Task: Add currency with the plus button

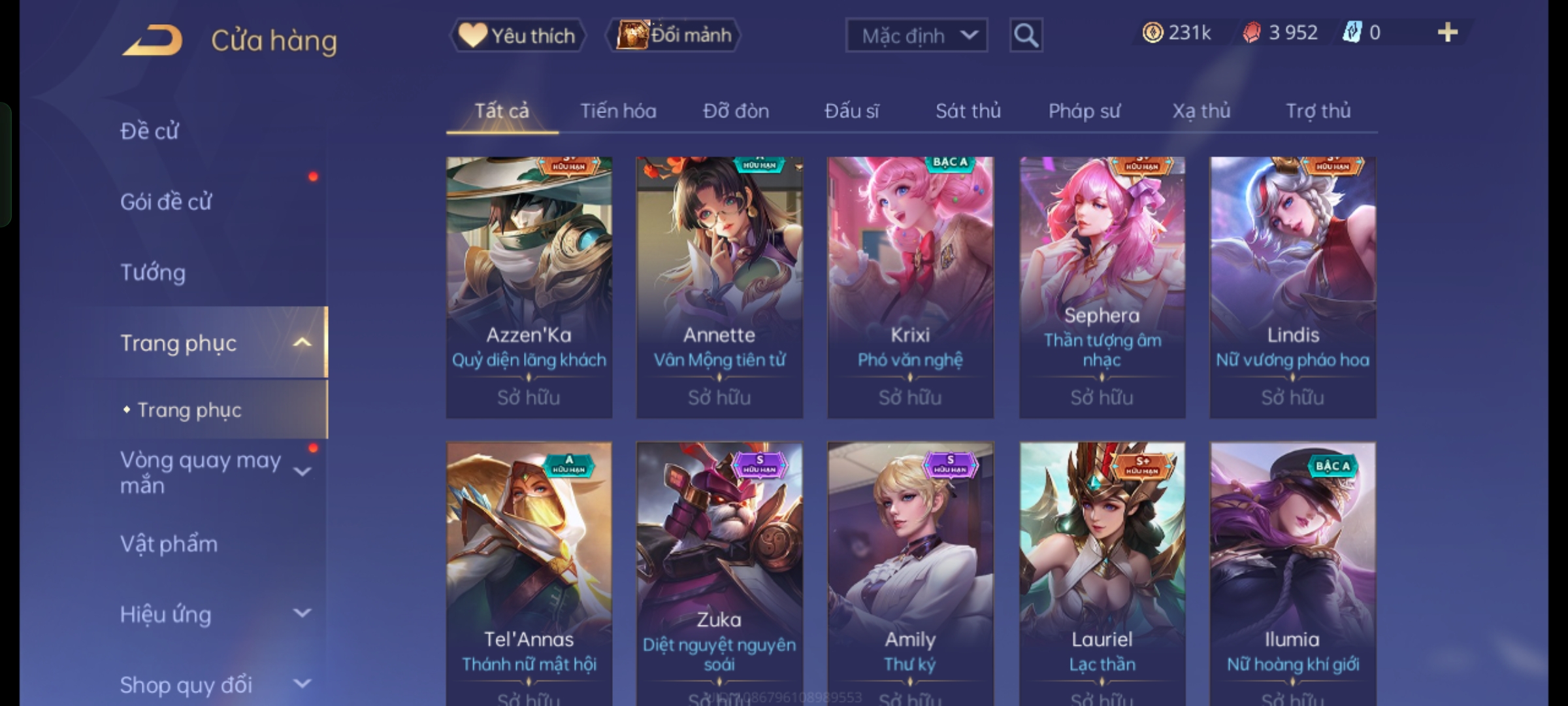Action: click(x=1447, y=33)
